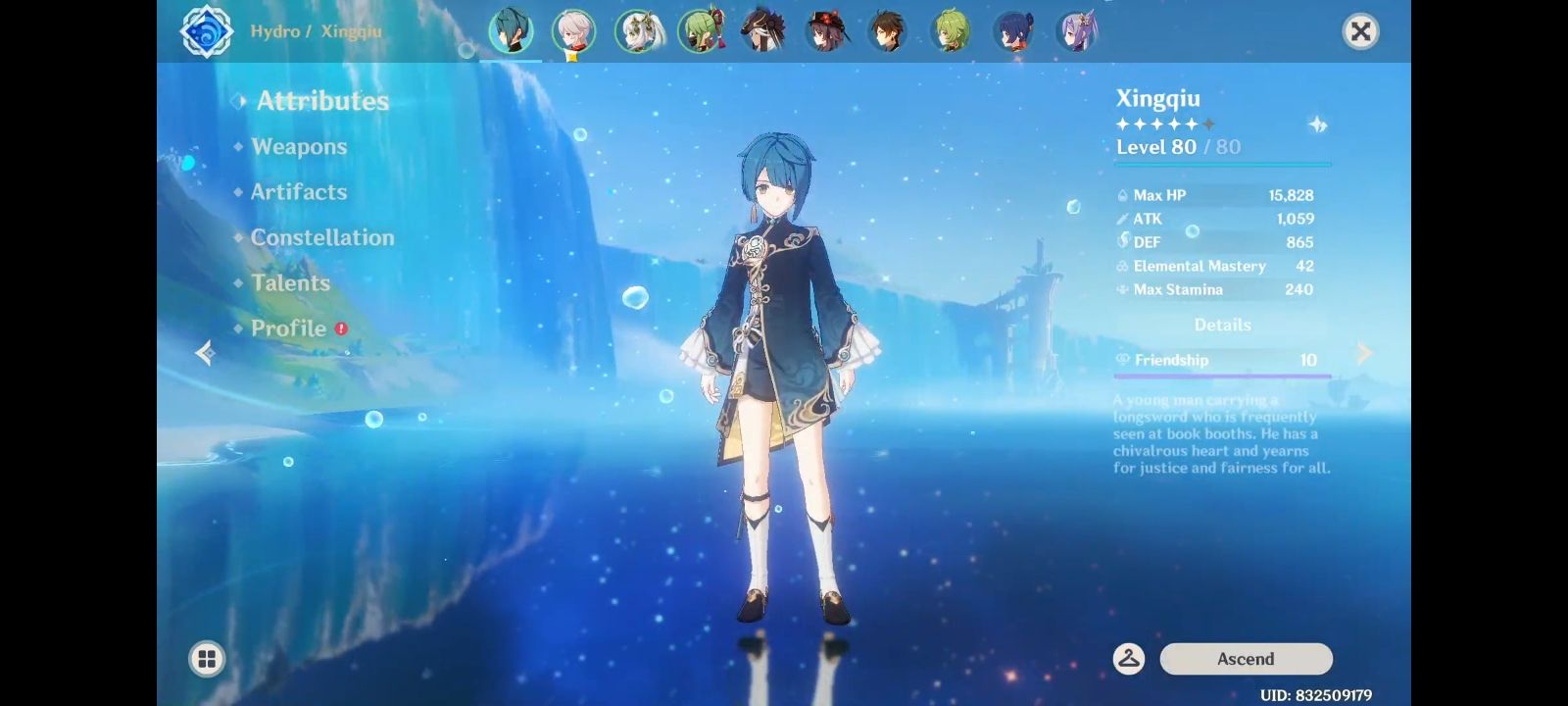
Task: Click the Max HP droplet icon
Action: 1122,195
